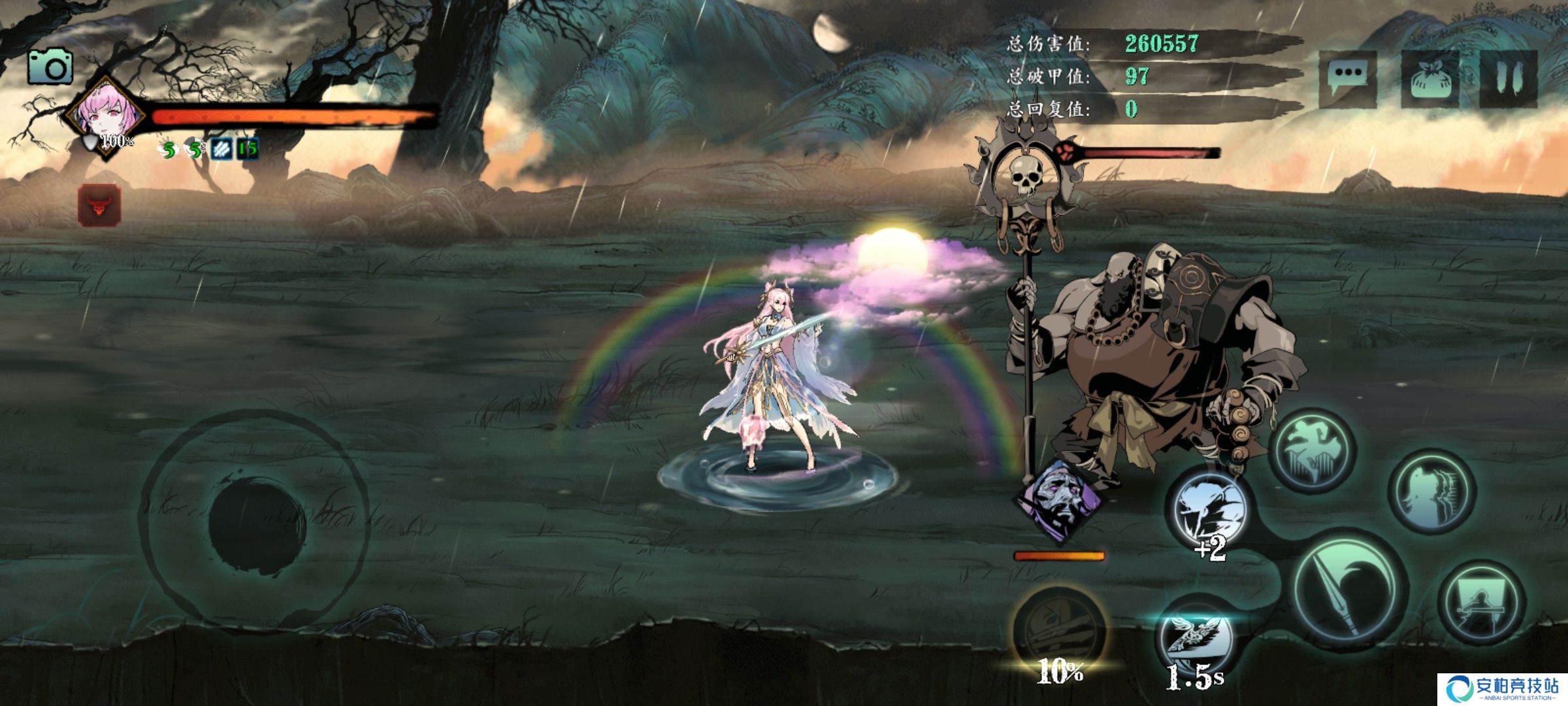Open the cloth bag inventory

(x=1429, y=78)
